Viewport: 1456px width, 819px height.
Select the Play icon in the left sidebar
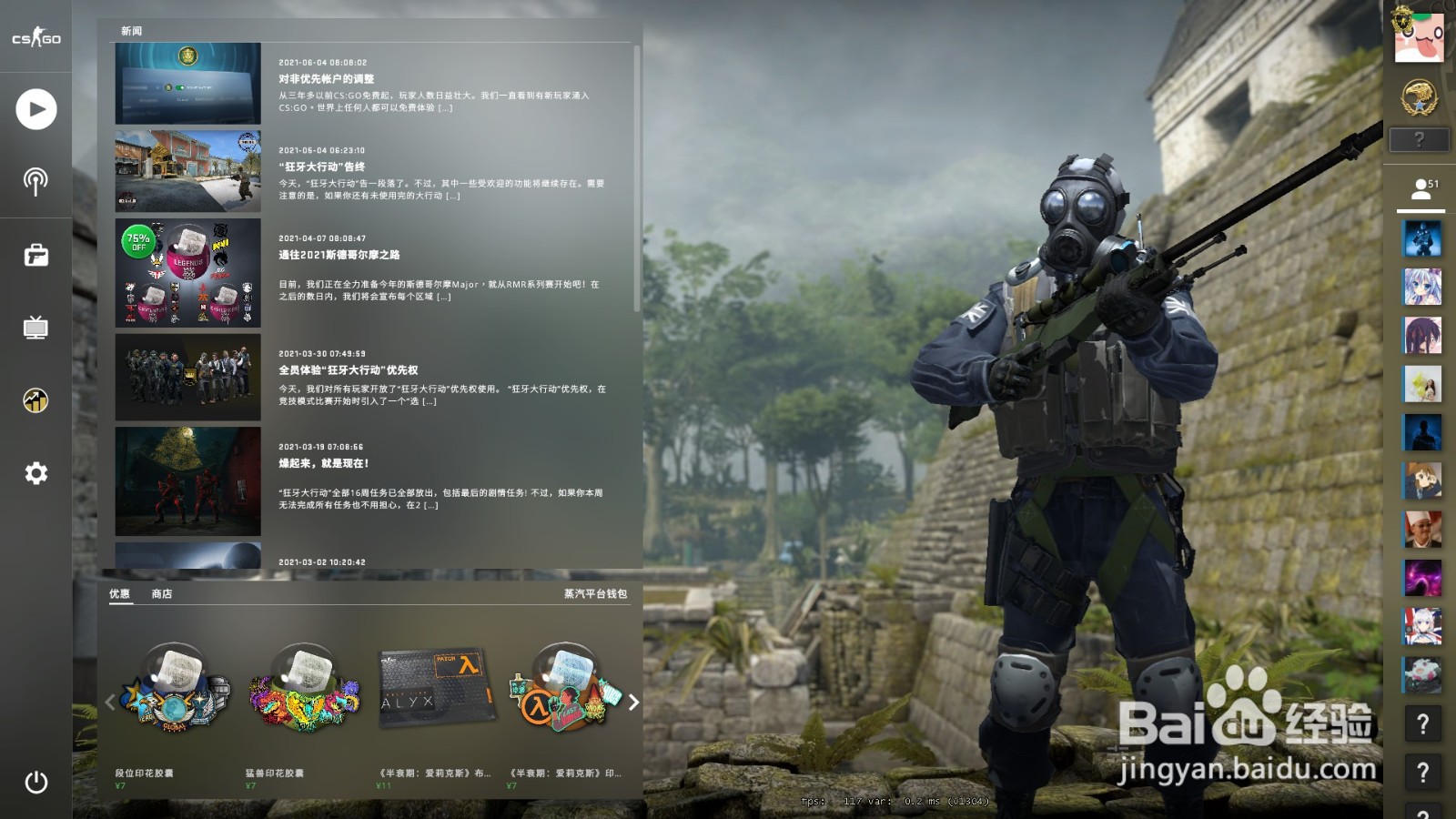pyautogui.click(x=35, y=109)
